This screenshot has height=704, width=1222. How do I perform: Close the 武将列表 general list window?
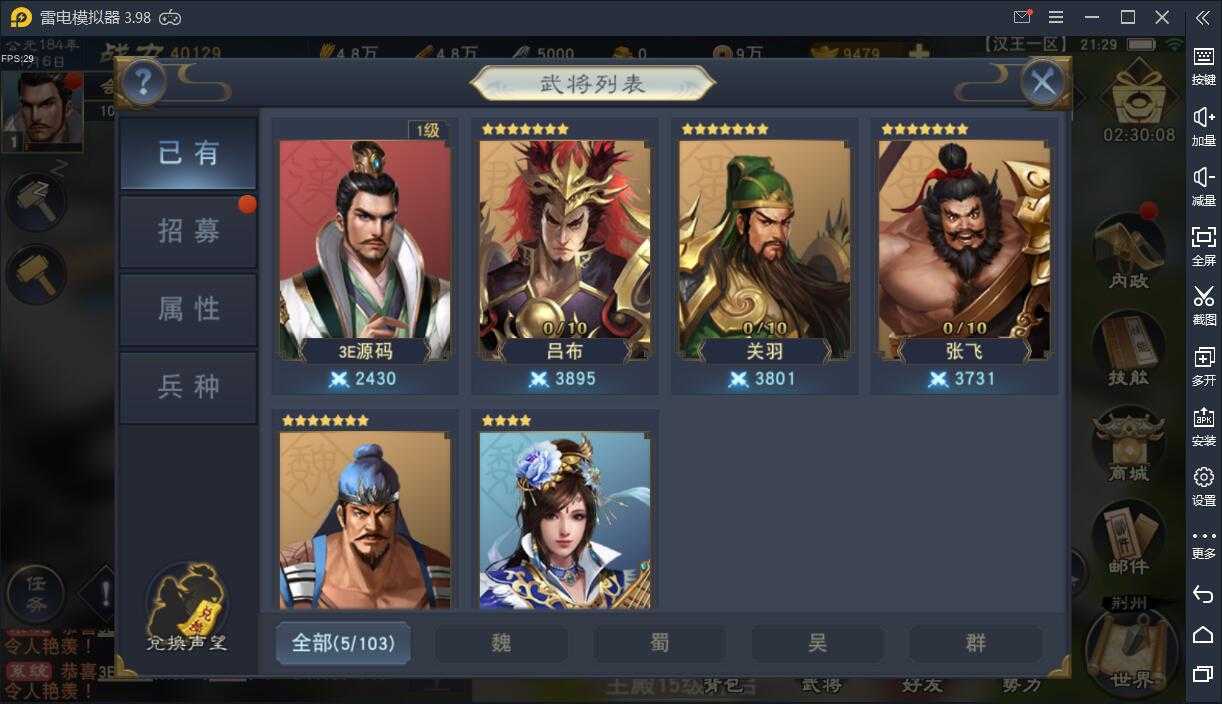point(1043,82)
